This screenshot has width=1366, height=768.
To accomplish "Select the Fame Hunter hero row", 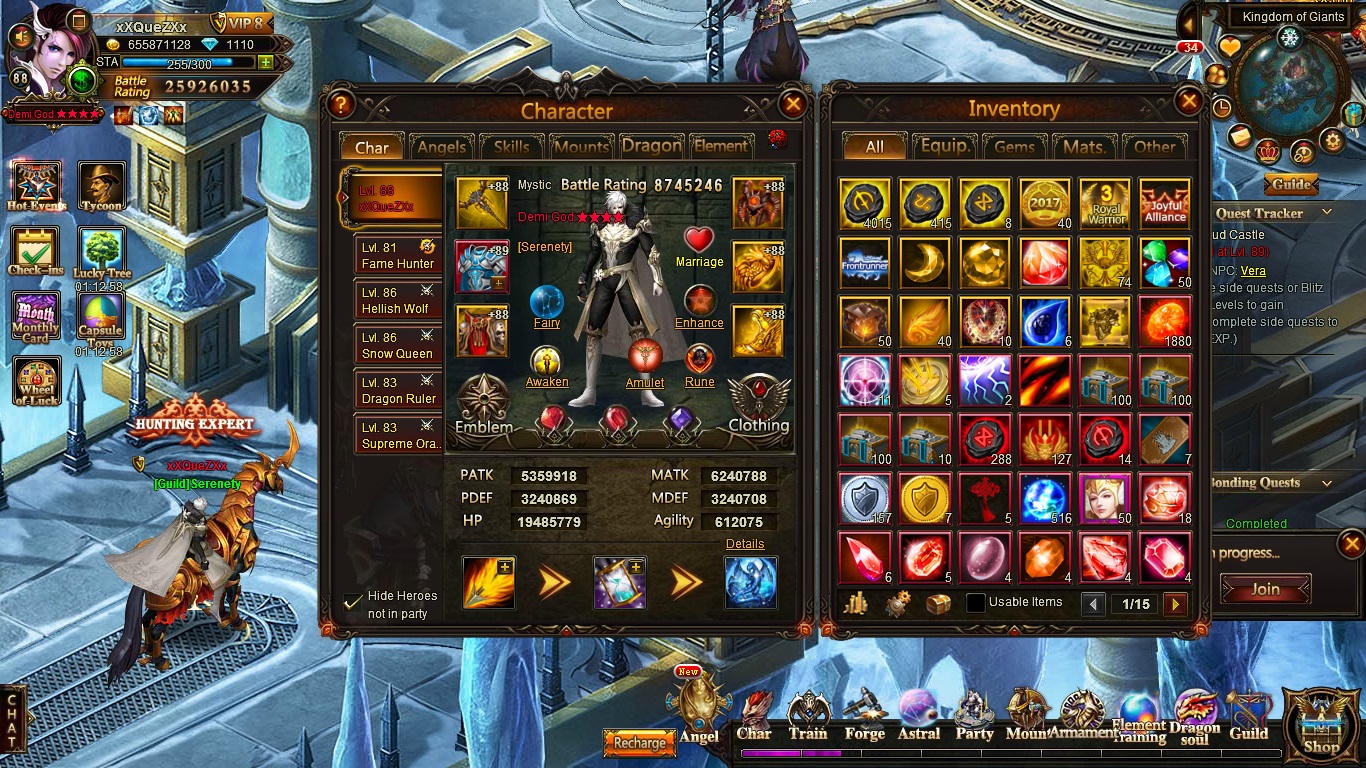I will [x=398, y=256].
